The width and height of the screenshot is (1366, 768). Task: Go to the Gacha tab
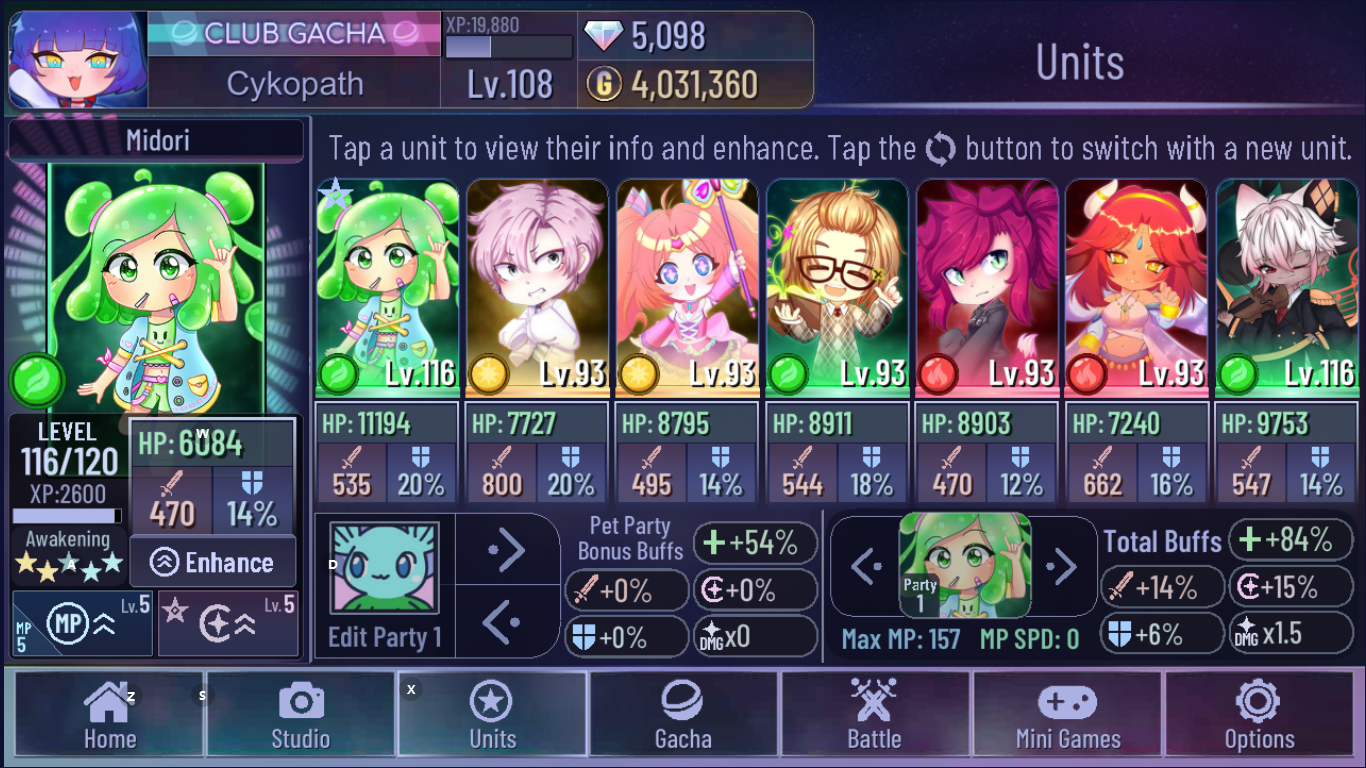[684, 714]
